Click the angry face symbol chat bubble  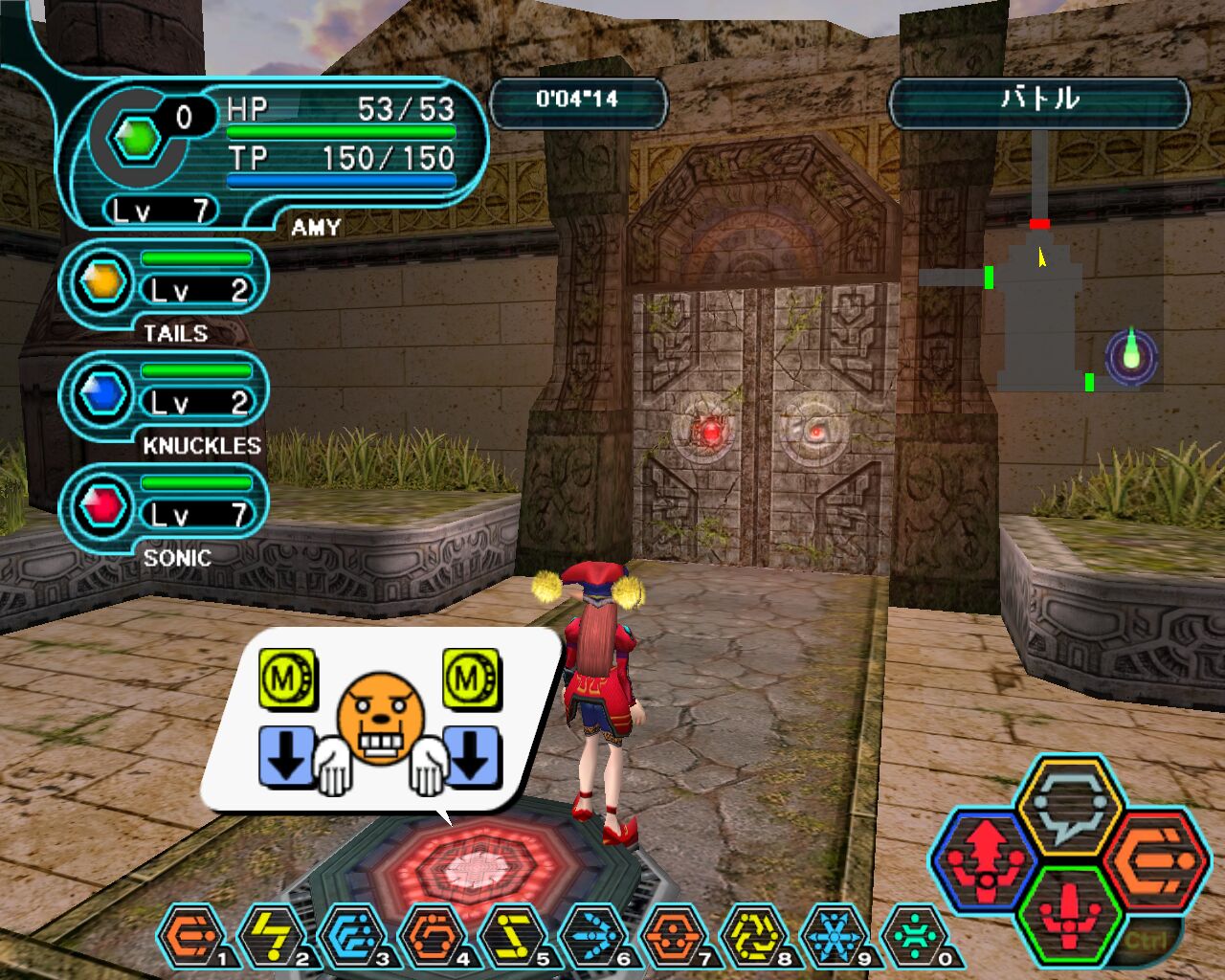[x=380, y=720]
